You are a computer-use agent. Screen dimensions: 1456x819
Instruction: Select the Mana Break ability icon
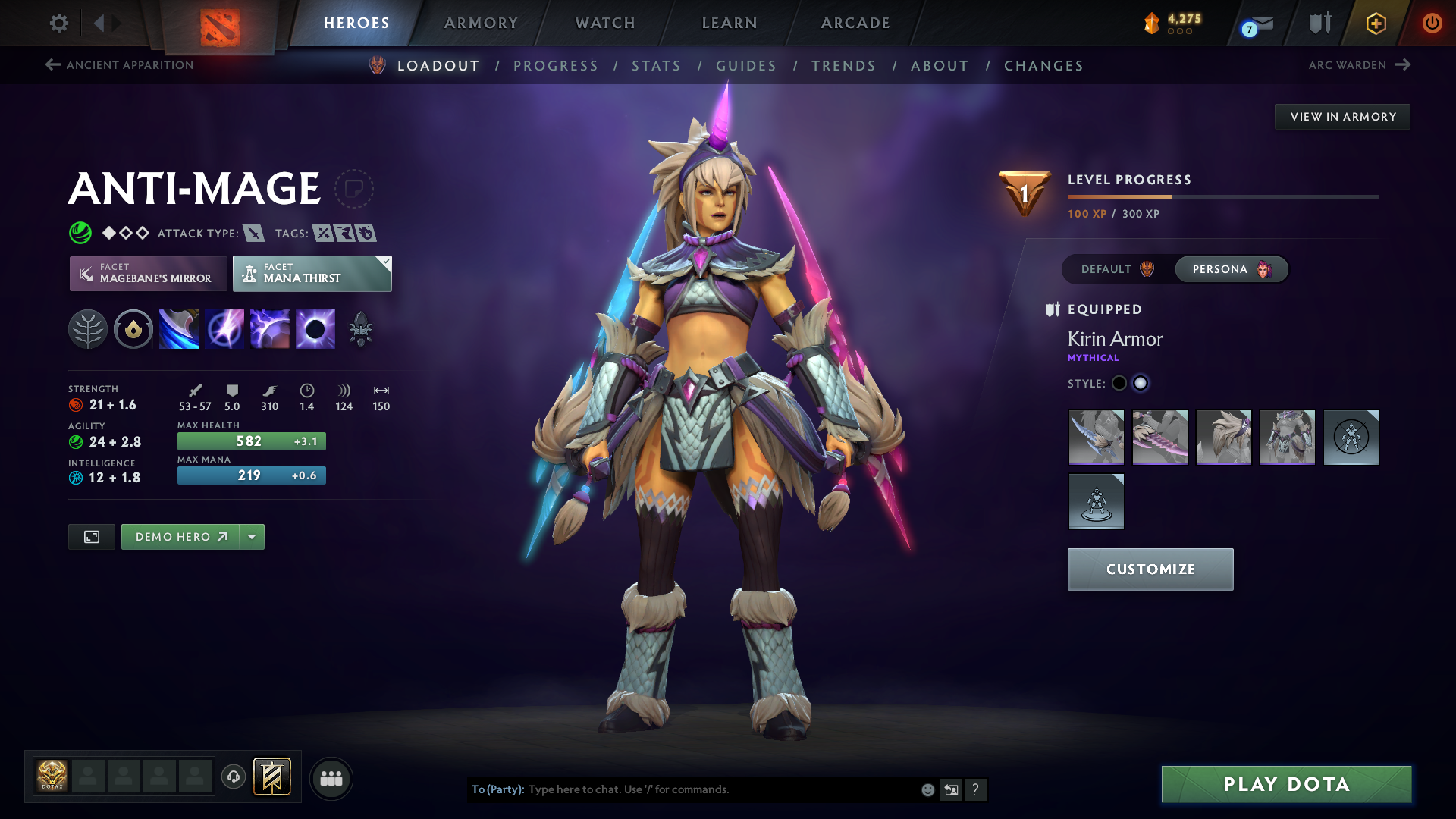pos(178,328)
